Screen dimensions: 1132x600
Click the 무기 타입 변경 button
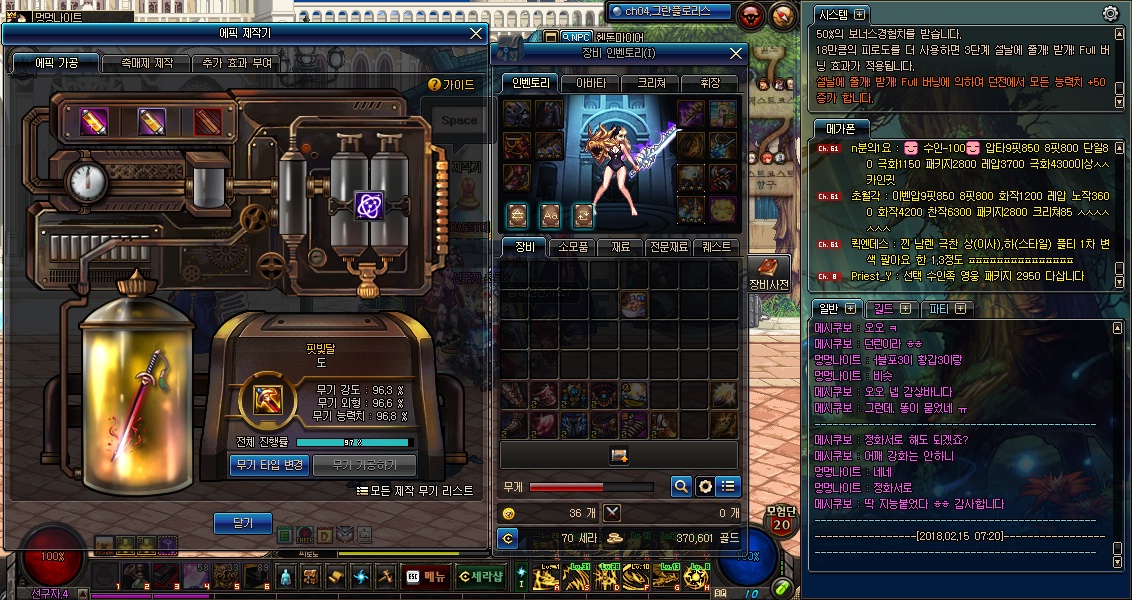click(x=269, y=465)
